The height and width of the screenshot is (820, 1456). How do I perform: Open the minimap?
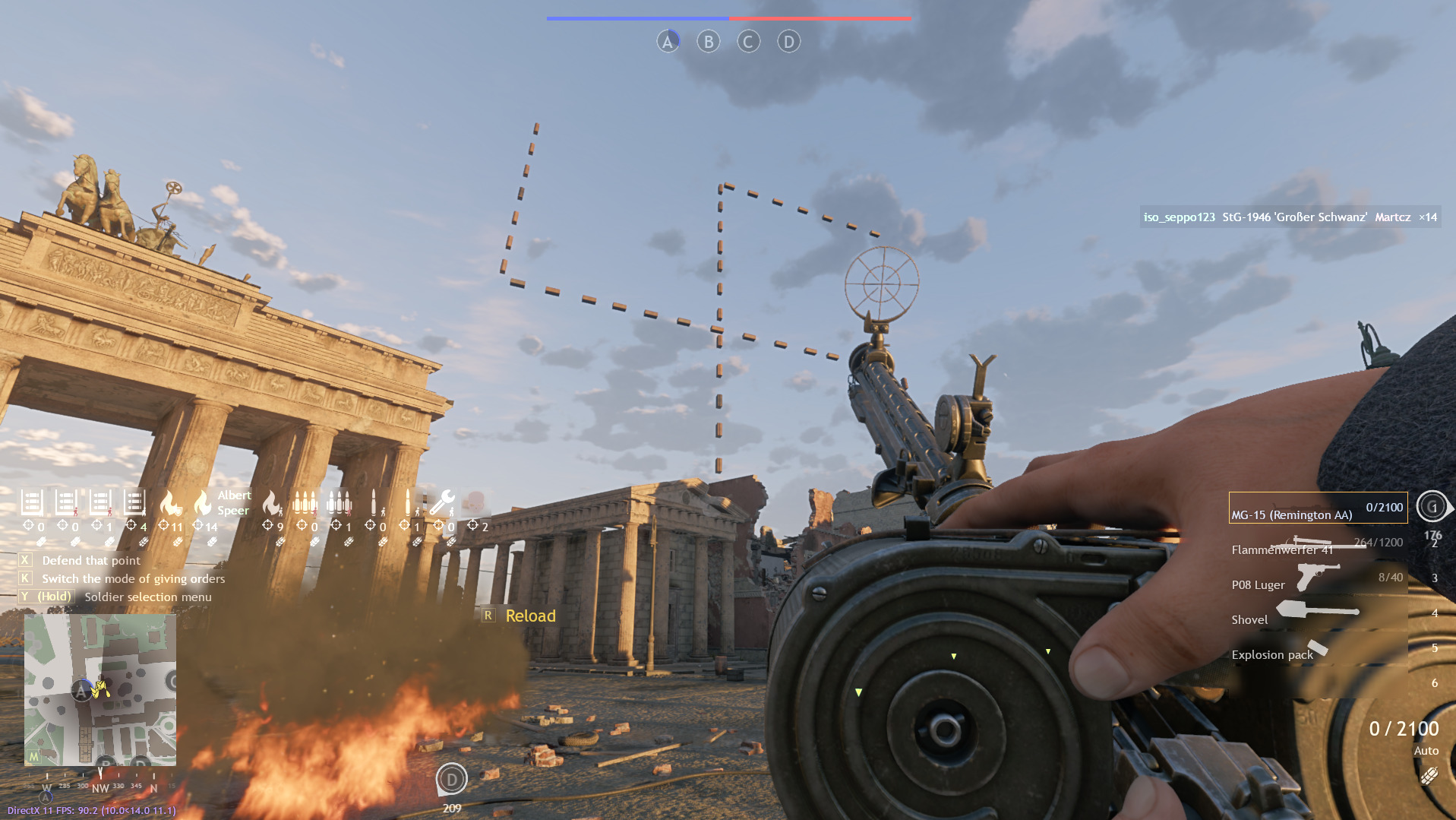pos(100,689)
